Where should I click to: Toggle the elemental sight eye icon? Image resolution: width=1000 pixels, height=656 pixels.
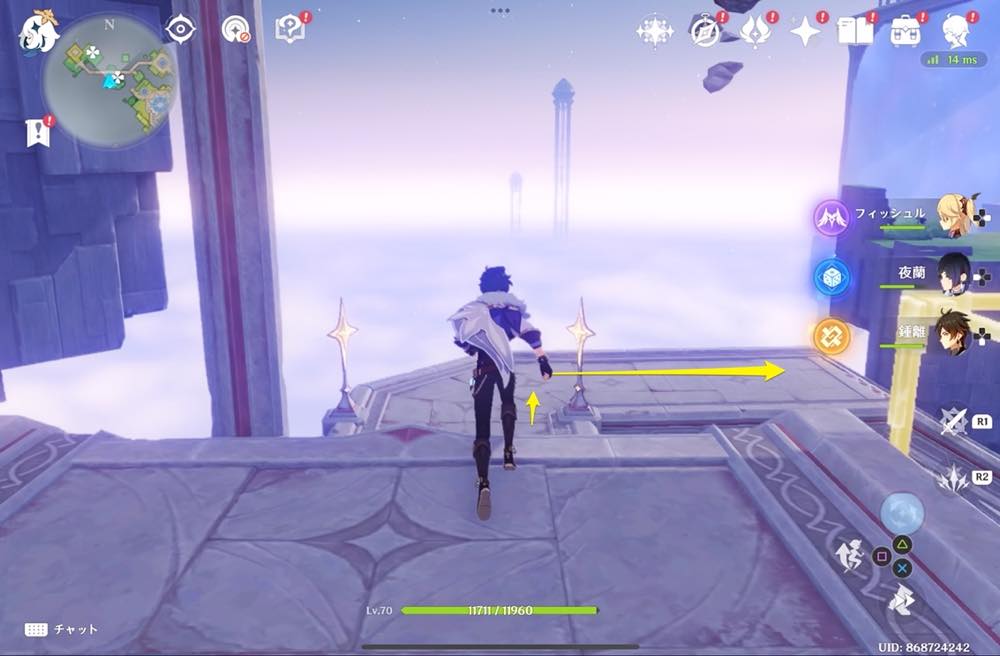pyautogui.click(x=180, y=30)
